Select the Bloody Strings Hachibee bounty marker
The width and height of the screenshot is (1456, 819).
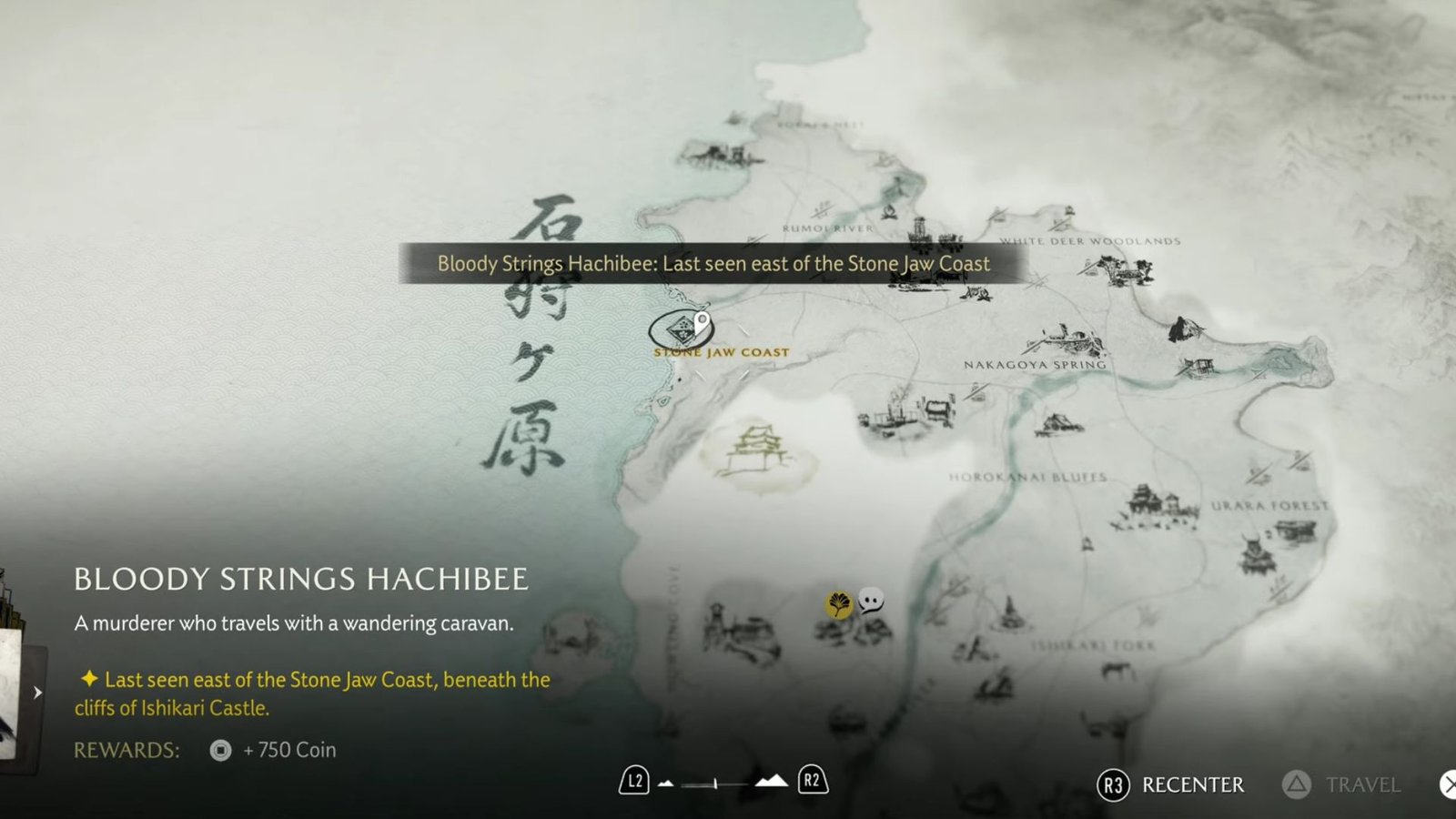click(682, 329)
